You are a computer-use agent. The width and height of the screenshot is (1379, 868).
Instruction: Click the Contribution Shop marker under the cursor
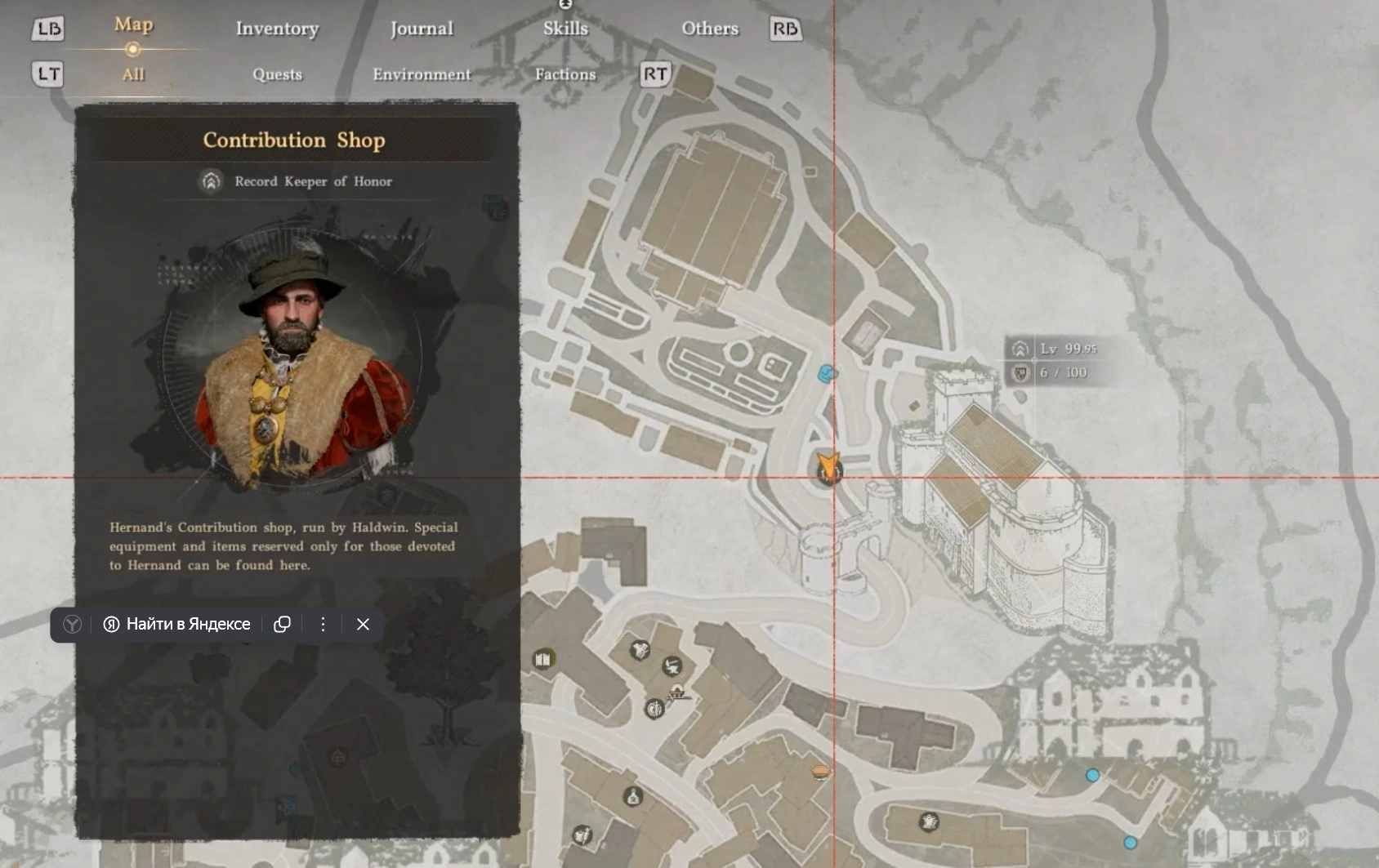coord(829,470)
